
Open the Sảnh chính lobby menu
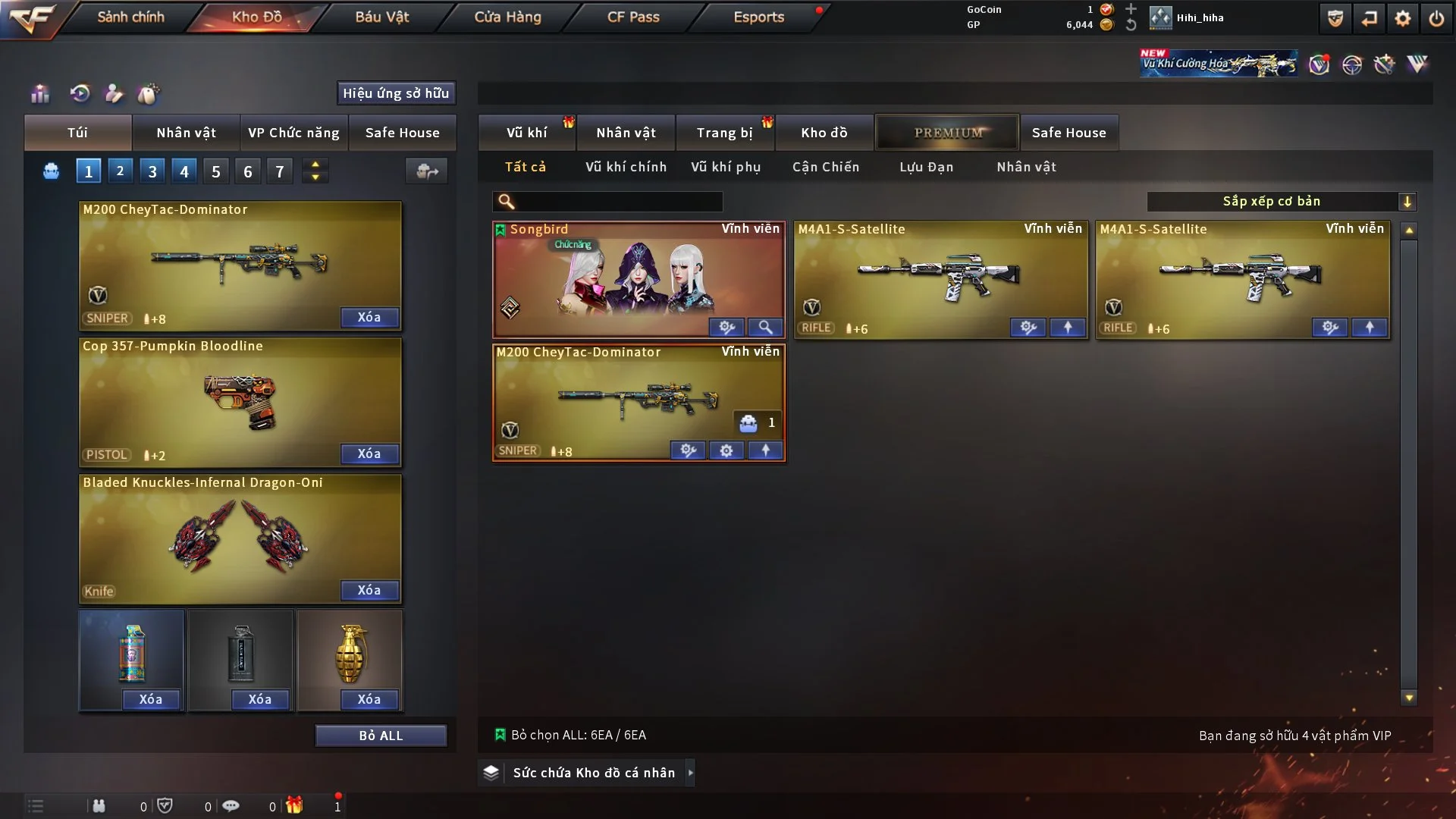(x=130, y=17)
